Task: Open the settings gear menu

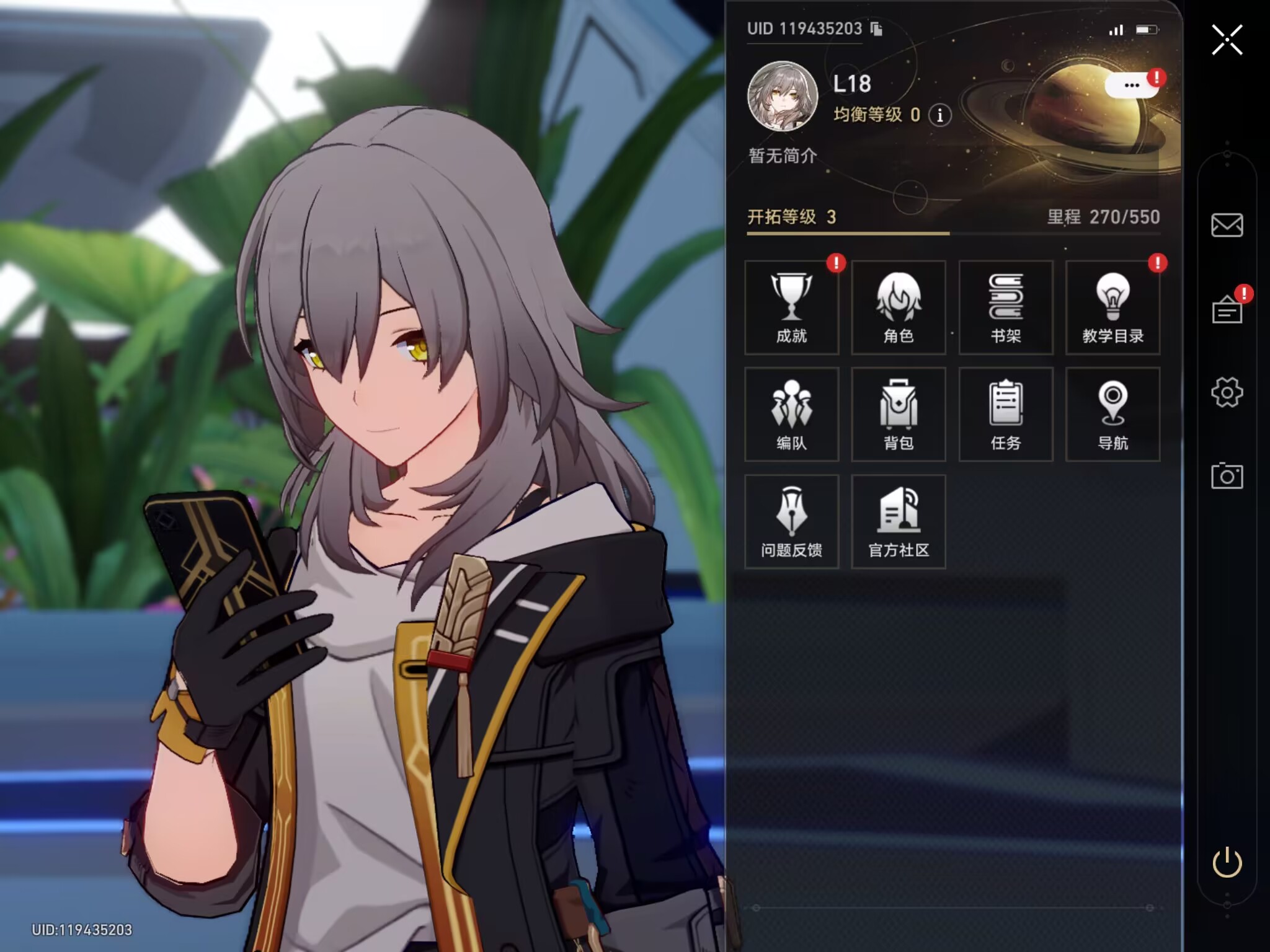Action: coord(1227,392)
